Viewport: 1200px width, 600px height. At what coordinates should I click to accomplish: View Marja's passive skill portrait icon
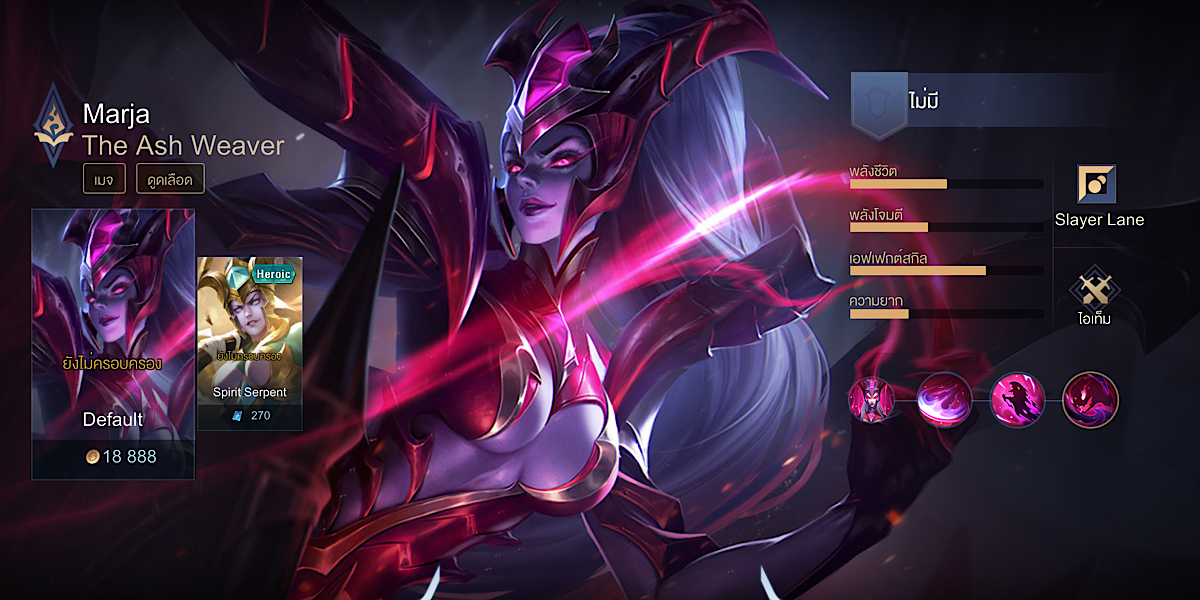click(x=872, y=399)
